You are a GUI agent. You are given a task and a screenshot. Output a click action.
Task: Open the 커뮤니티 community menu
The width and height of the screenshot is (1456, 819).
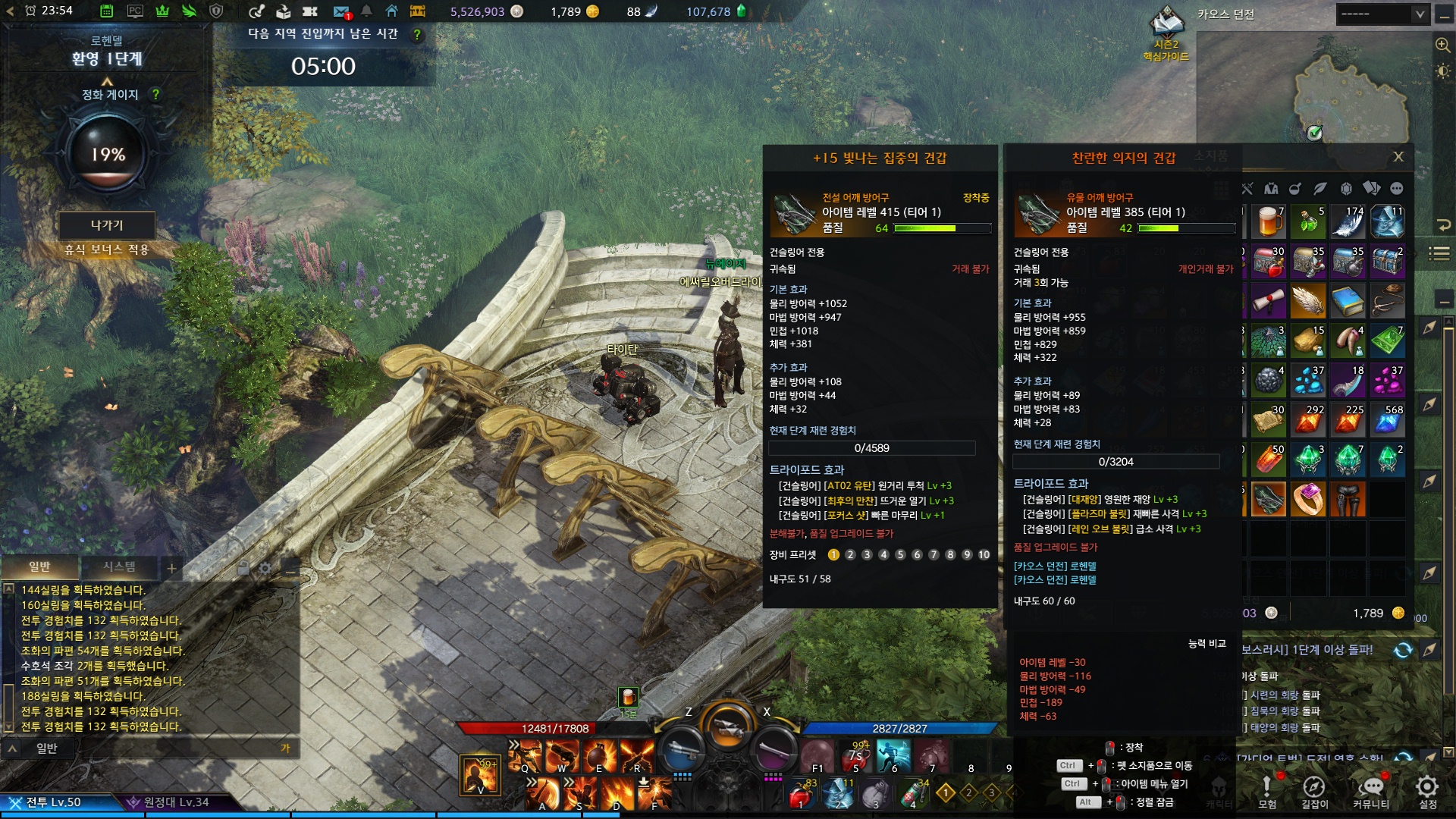coord(1371,791)
